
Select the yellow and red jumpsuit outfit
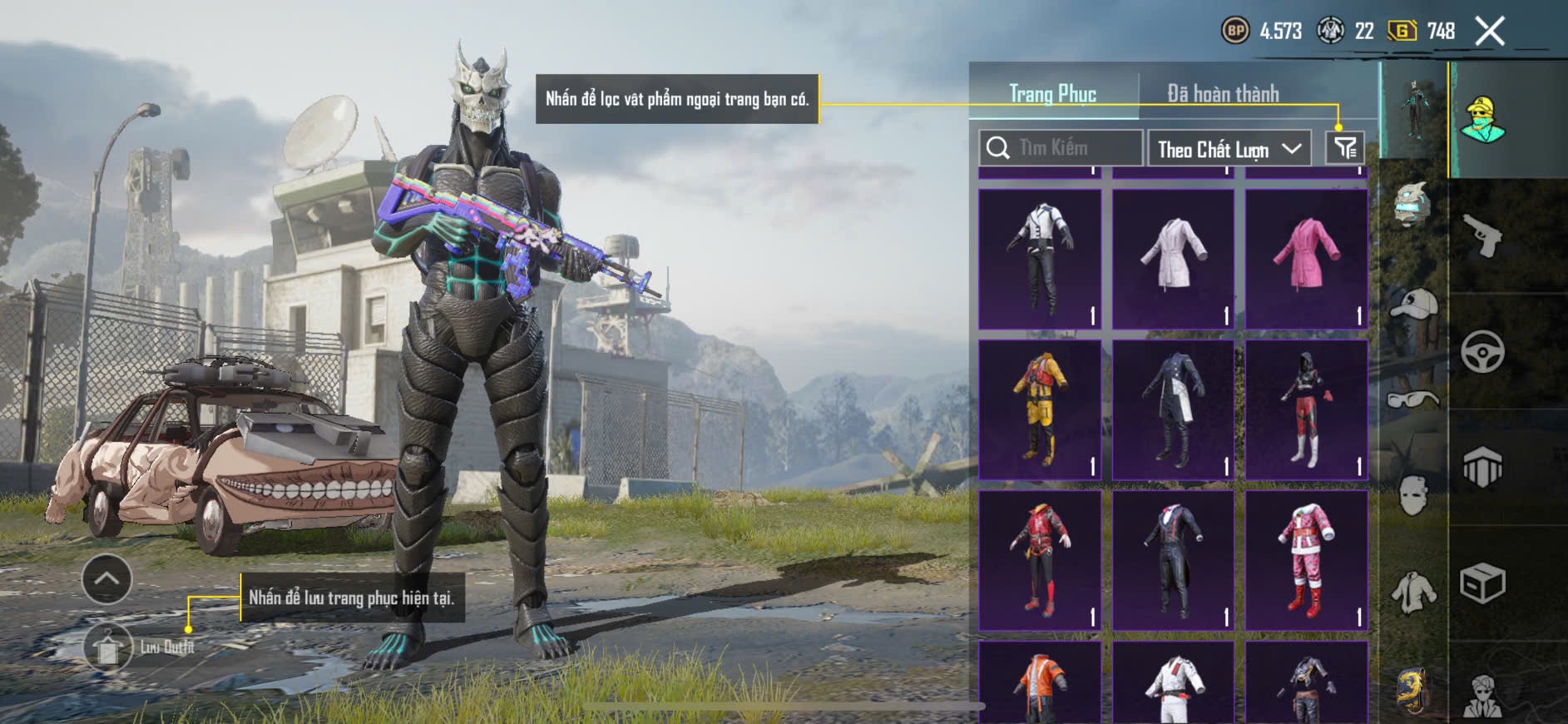pos(1040,409)
